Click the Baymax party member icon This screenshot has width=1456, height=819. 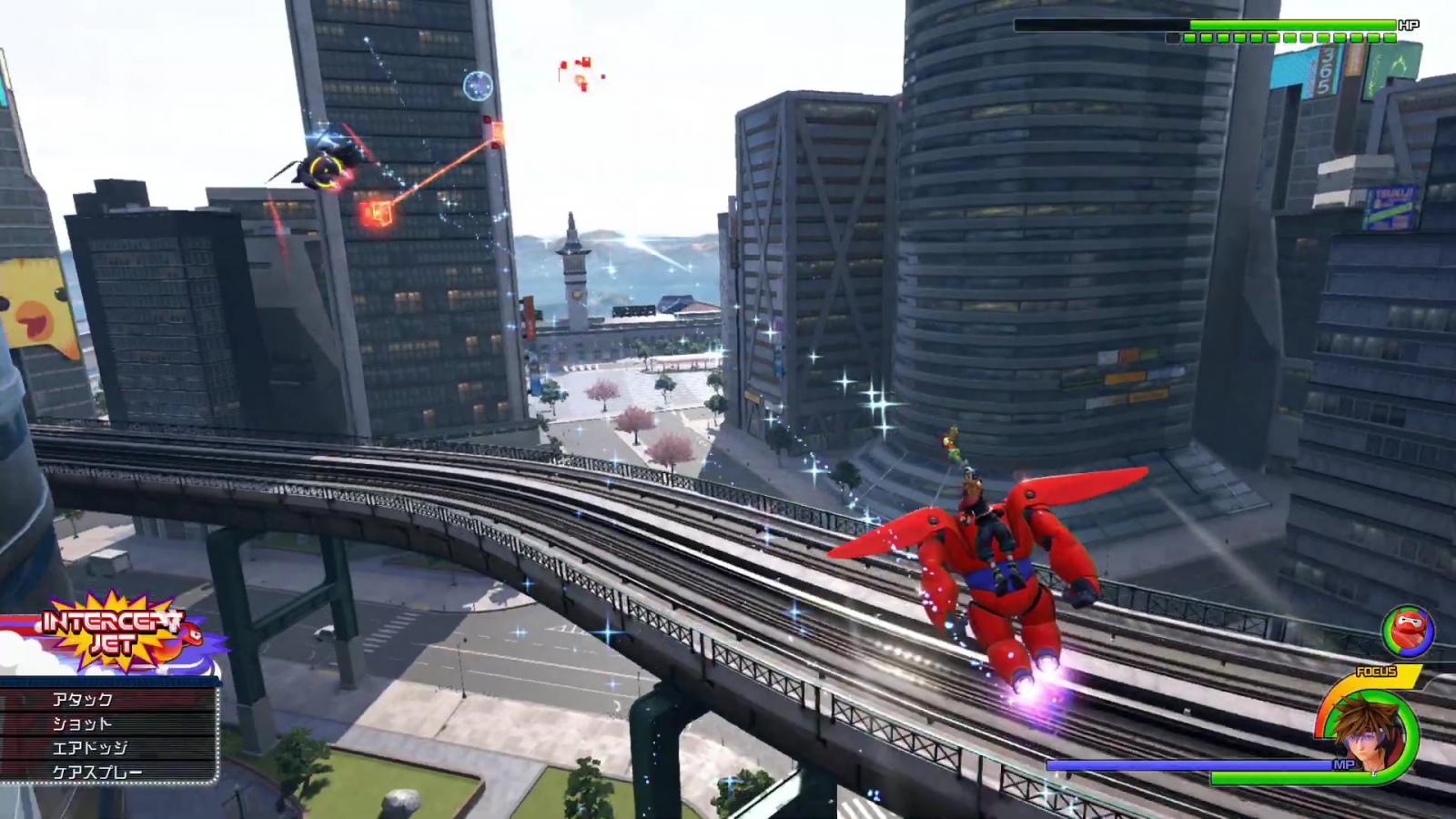tap(1407, 631)
